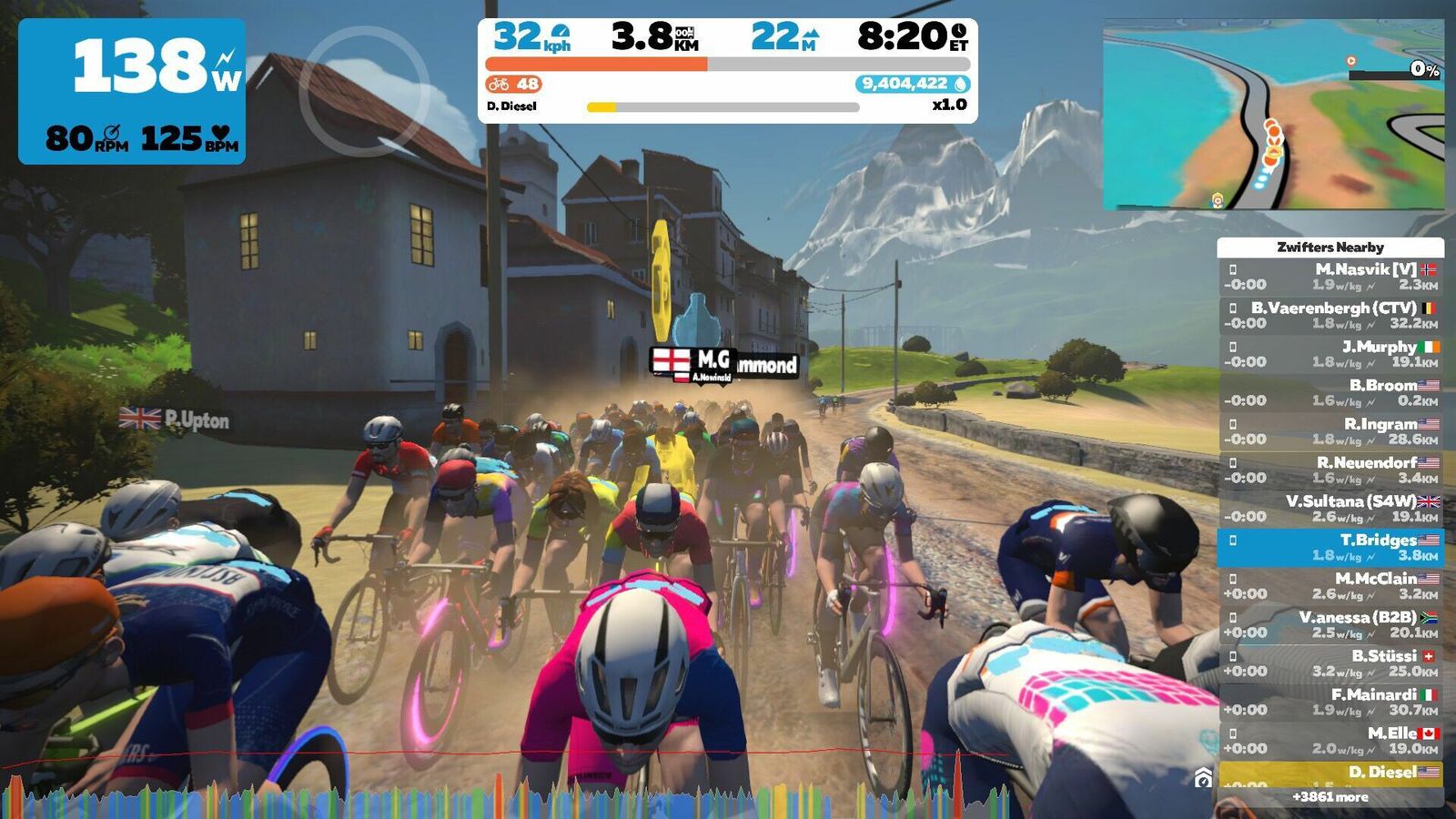1456x819 pixels.
Task: Open the power and heart rate panel
Action: pyautogui.click(x=132, y=91)
